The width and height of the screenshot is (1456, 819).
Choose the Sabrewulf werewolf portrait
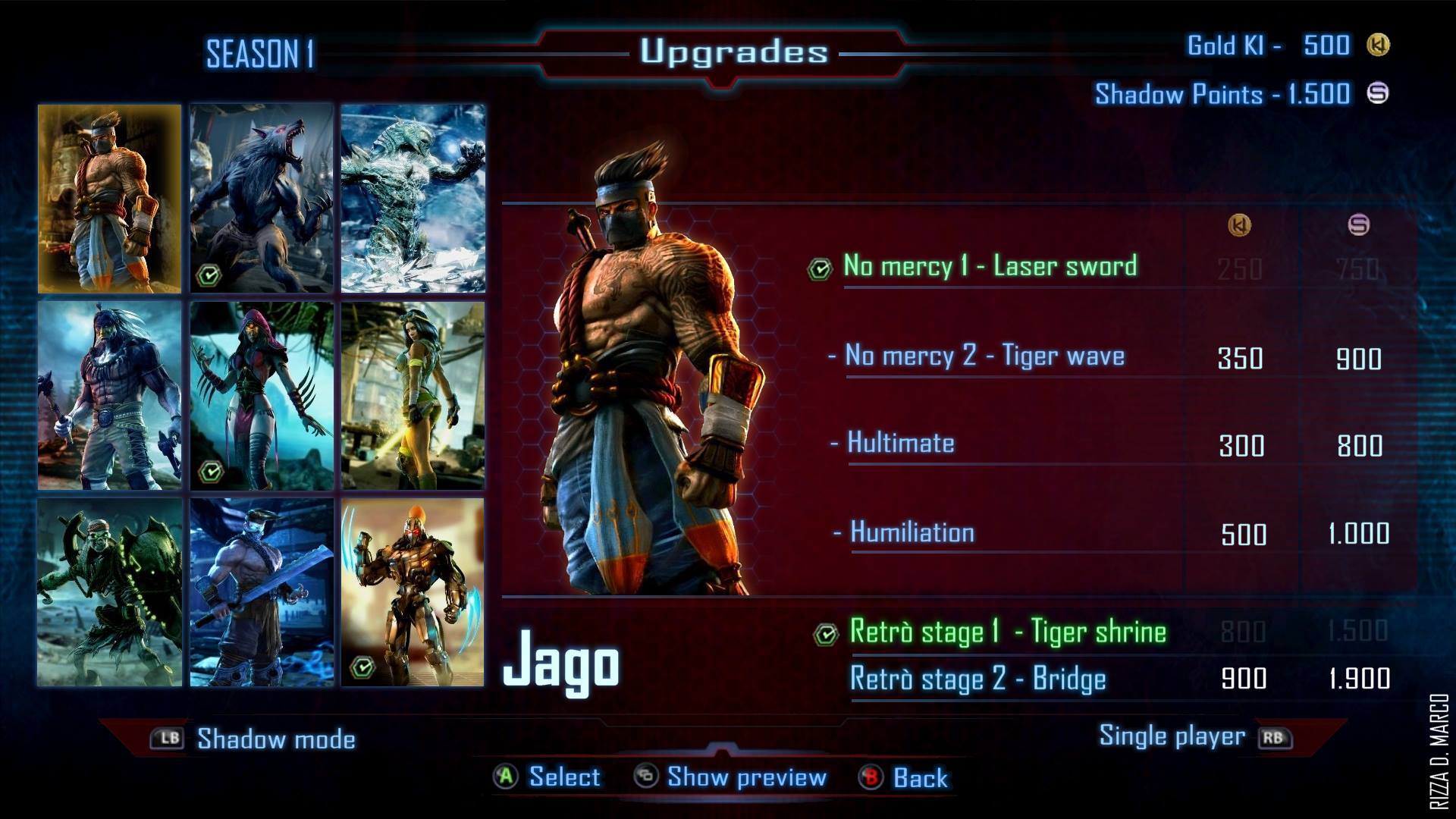point(262,199)
